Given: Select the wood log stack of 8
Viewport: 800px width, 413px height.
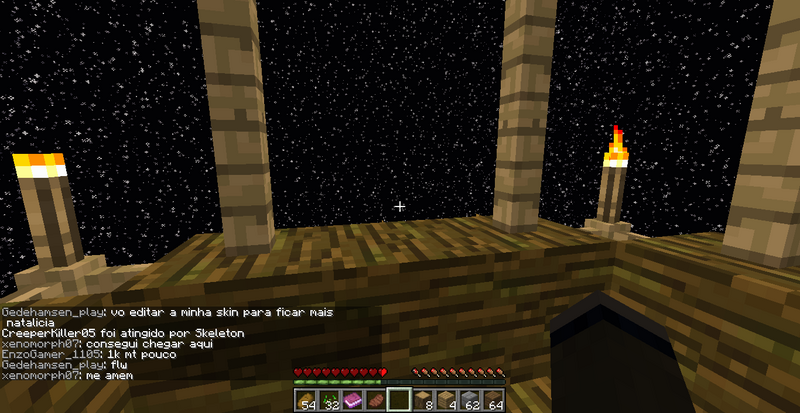Looking at the screenshot, I should coord(424,401).
